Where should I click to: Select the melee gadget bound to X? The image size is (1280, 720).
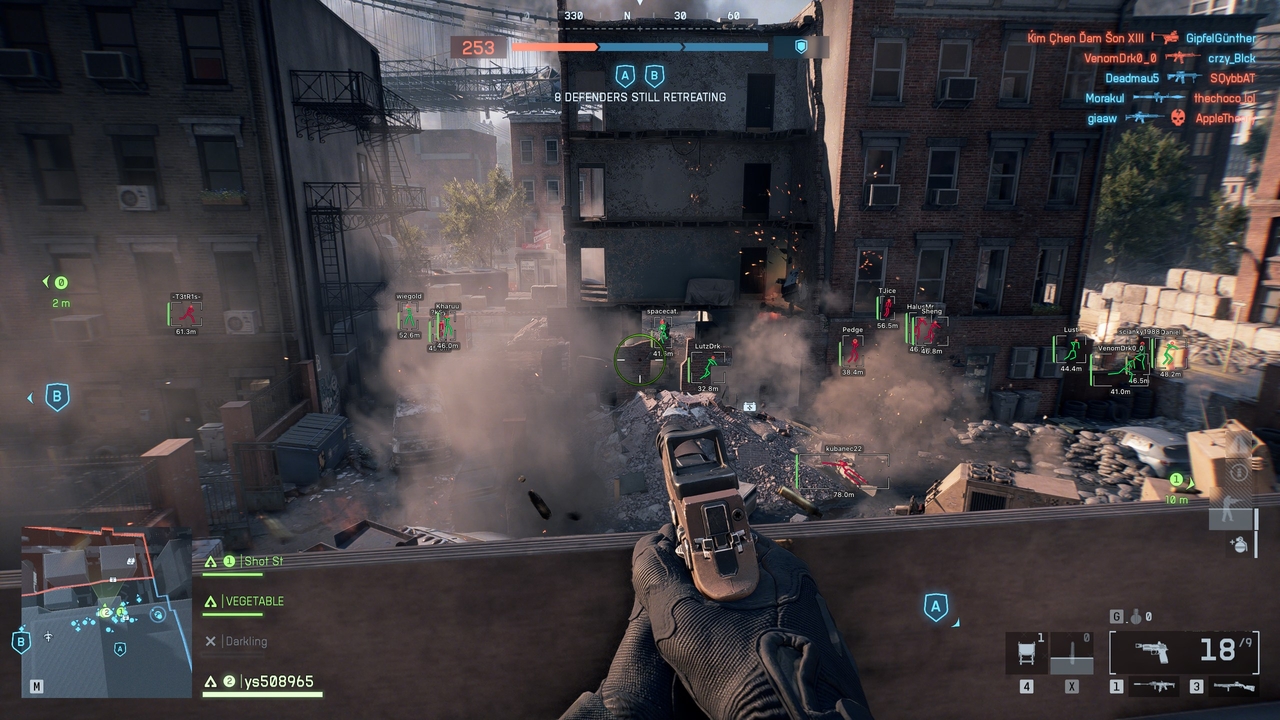(1072, 652)
